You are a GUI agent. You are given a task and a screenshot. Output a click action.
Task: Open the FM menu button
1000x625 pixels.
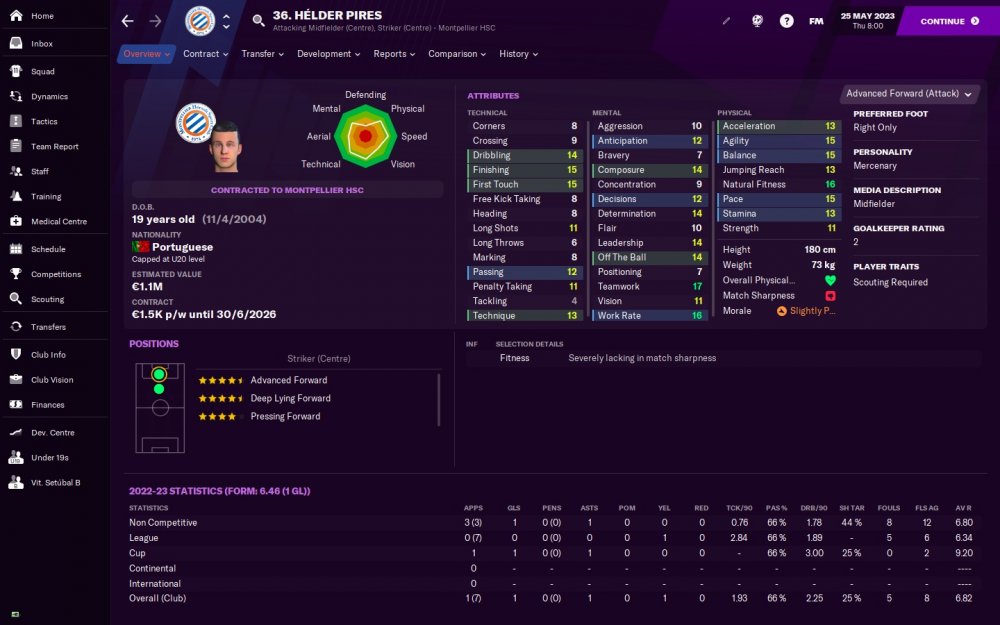816,21
